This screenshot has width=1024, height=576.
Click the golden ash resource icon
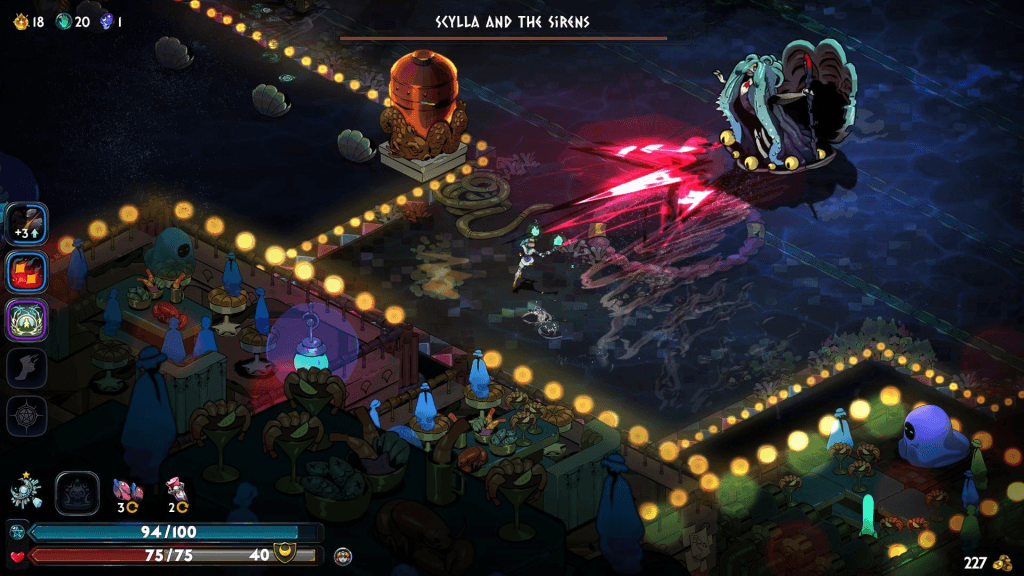[16, 21]
